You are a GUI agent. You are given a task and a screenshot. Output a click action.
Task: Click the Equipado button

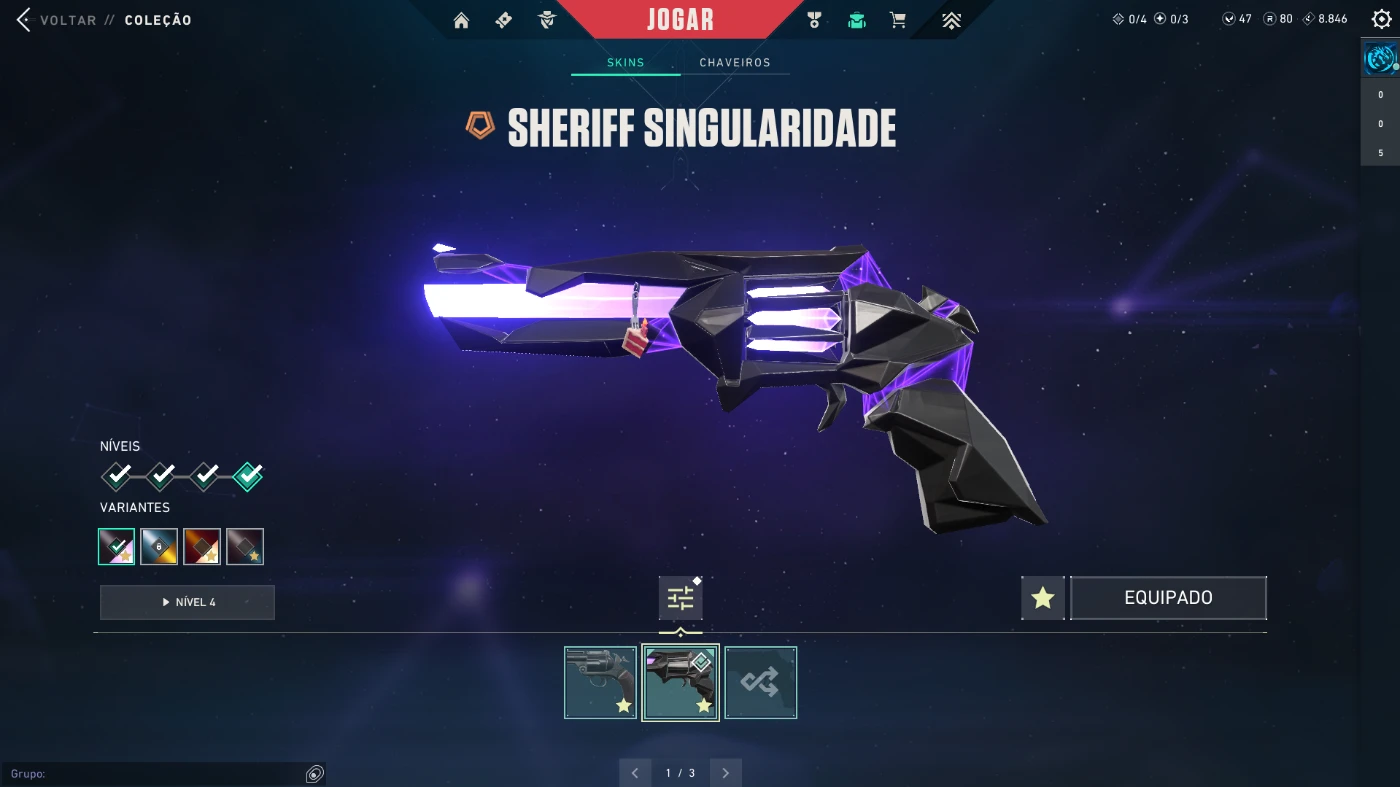(1168, 598)
